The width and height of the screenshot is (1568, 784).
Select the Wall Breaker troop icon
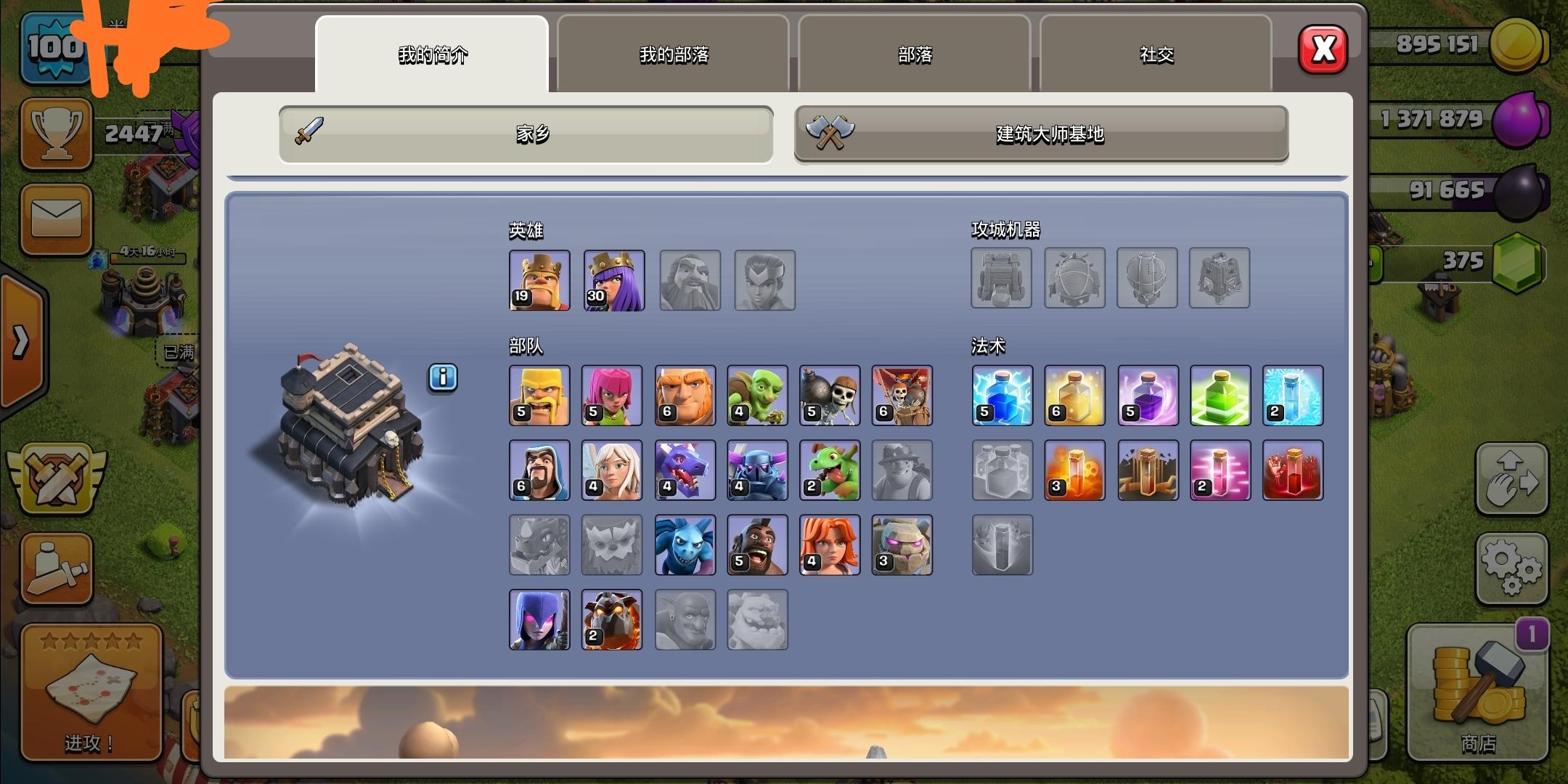830,396
